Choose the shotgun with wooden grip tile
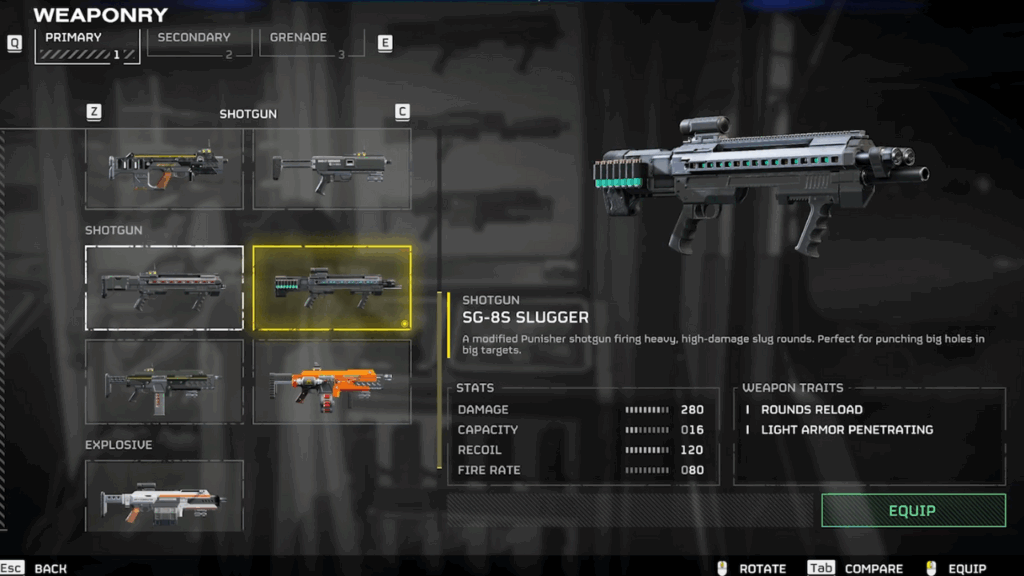Image resolution: width=1024 pixels, height=576 pixels. coord(164,168)
